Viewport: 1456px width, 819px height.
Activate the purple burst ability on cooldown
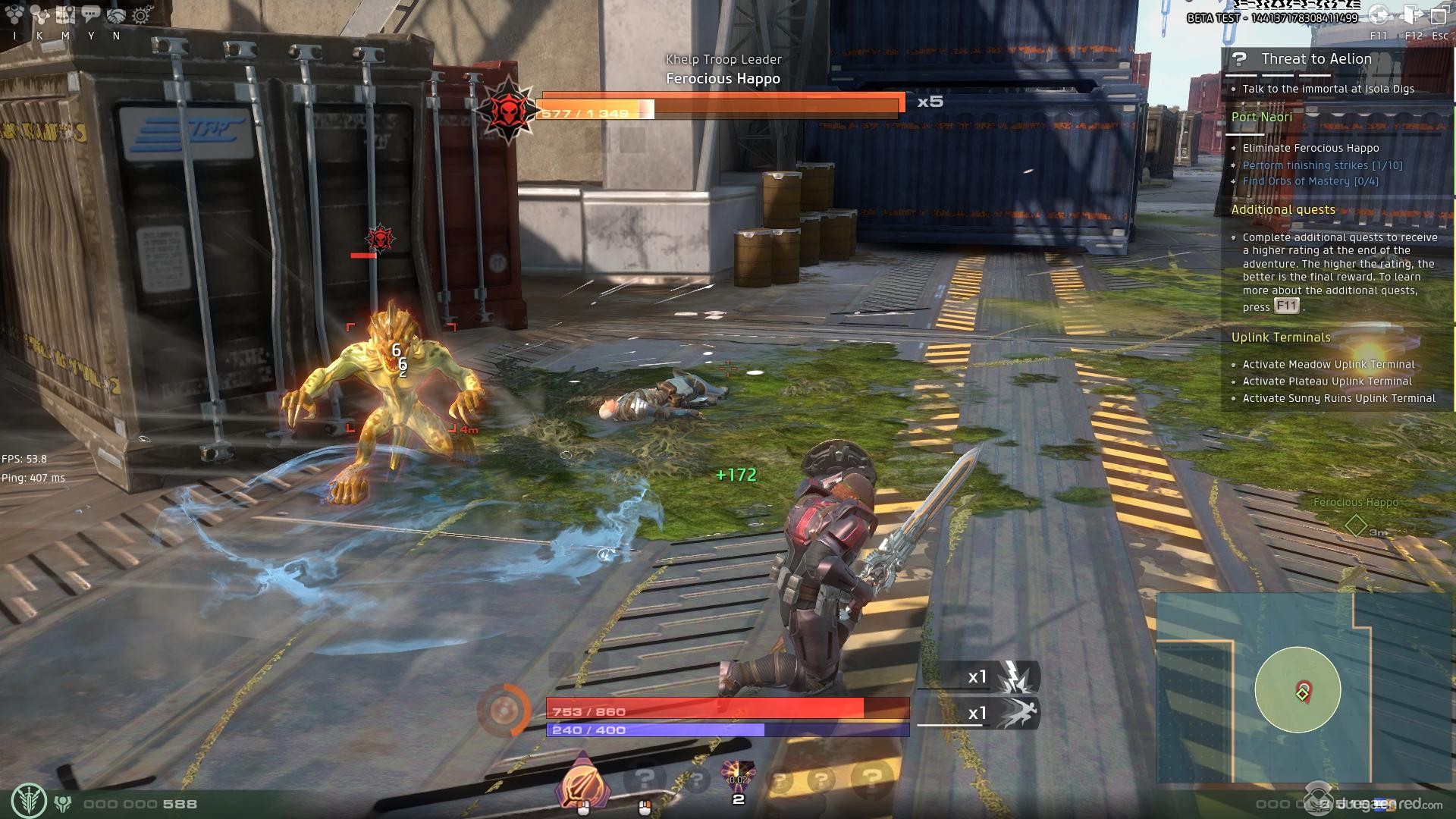pos(738,777)
